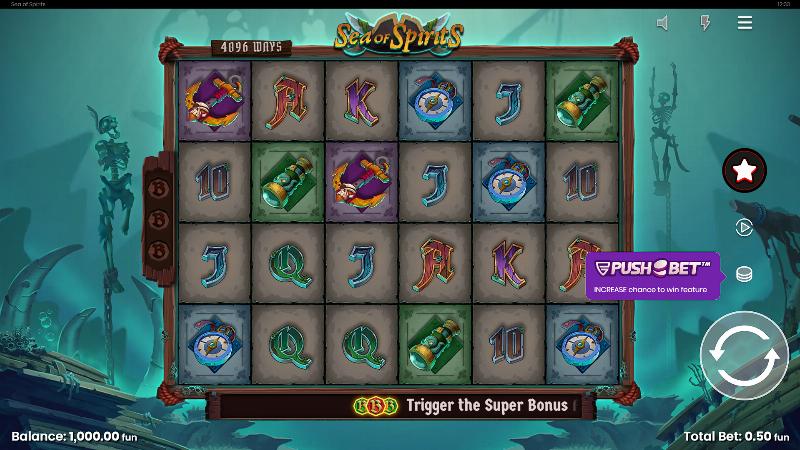Viewport: 800px width, 450px height.
Task: Open the hamburger menu
Action: [745, 22]
